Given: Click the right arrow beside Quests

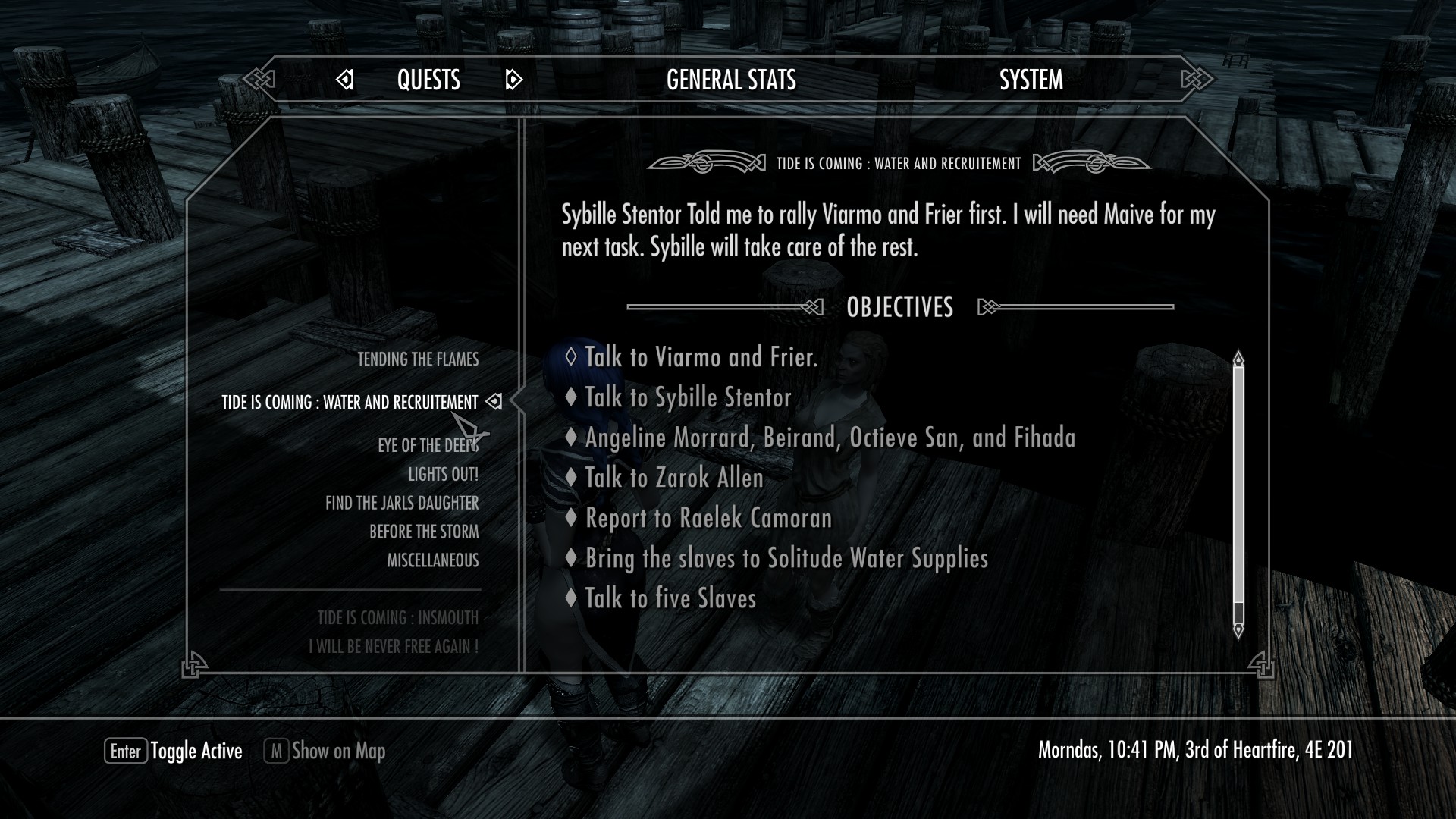Looking at the screenshot, I should click(513, 80).
